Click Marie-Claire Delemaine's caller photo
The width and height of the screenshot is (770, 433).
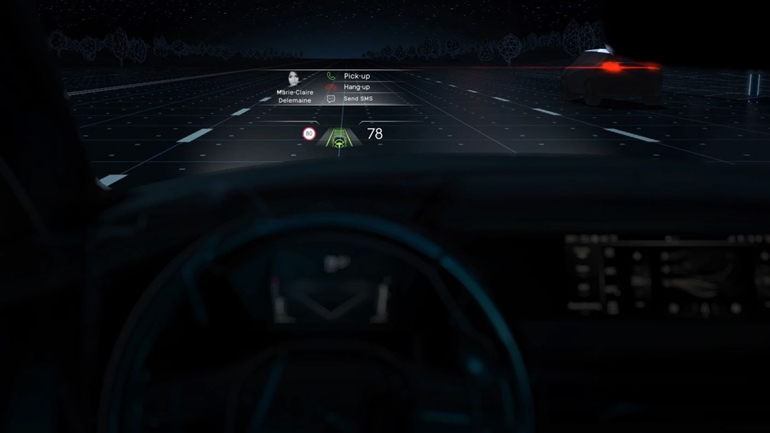(x=295, y=79)
